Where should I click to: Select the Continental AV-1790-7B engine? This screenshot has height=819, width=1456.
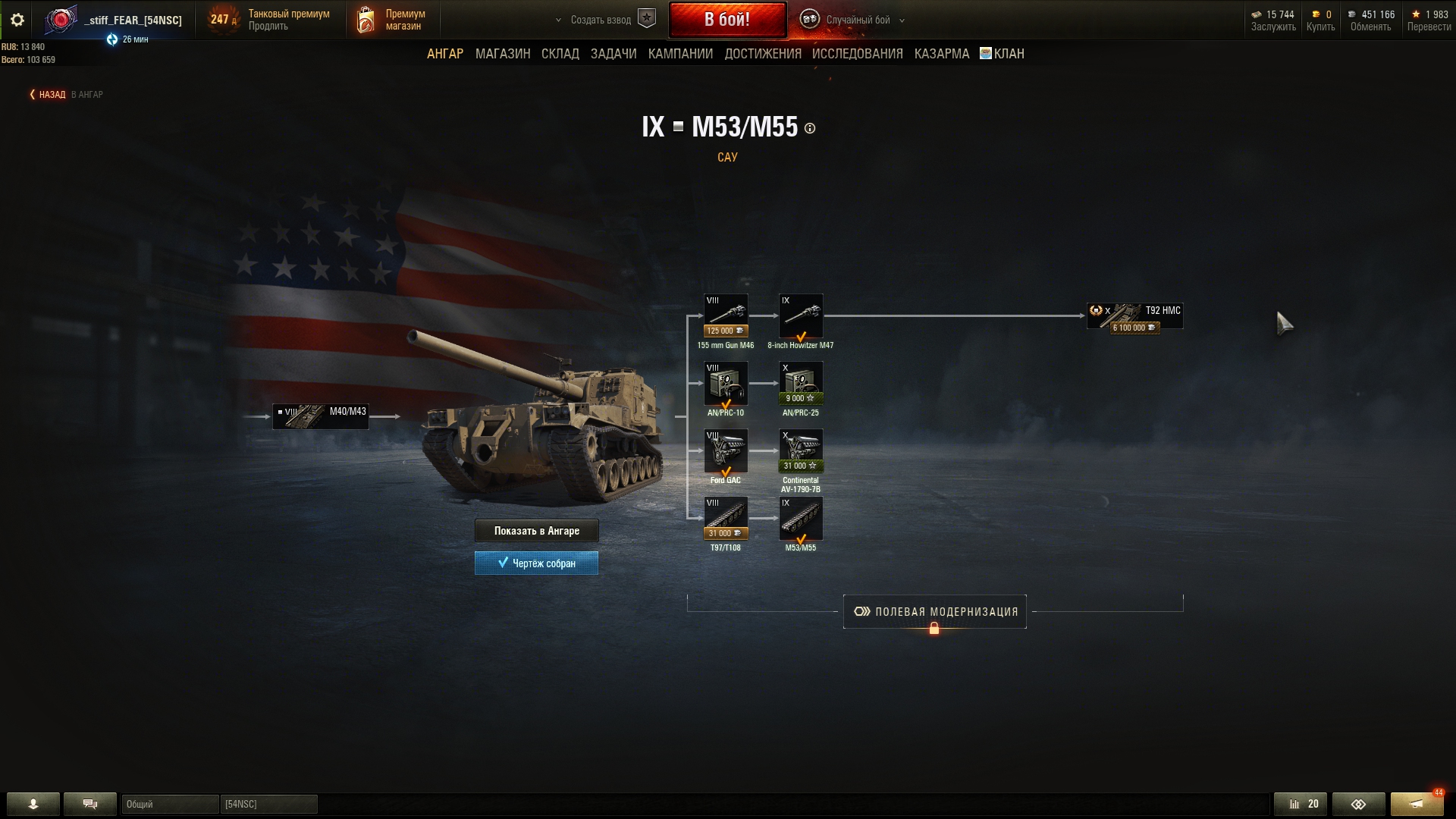(x=801, y=450)
